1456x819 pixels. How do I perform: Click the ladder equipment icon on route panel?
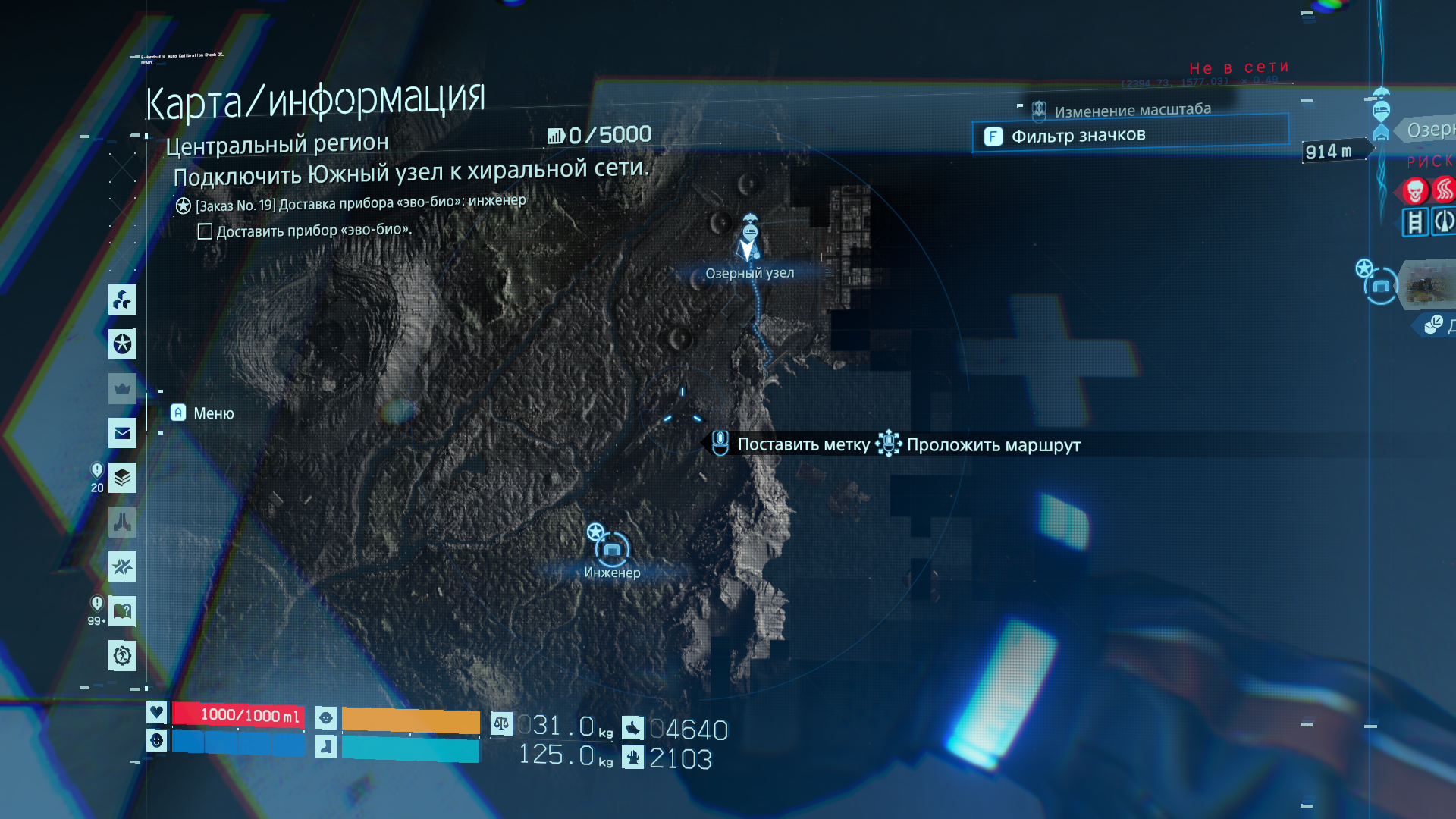pyautogui.click(x=1415, y=222)
